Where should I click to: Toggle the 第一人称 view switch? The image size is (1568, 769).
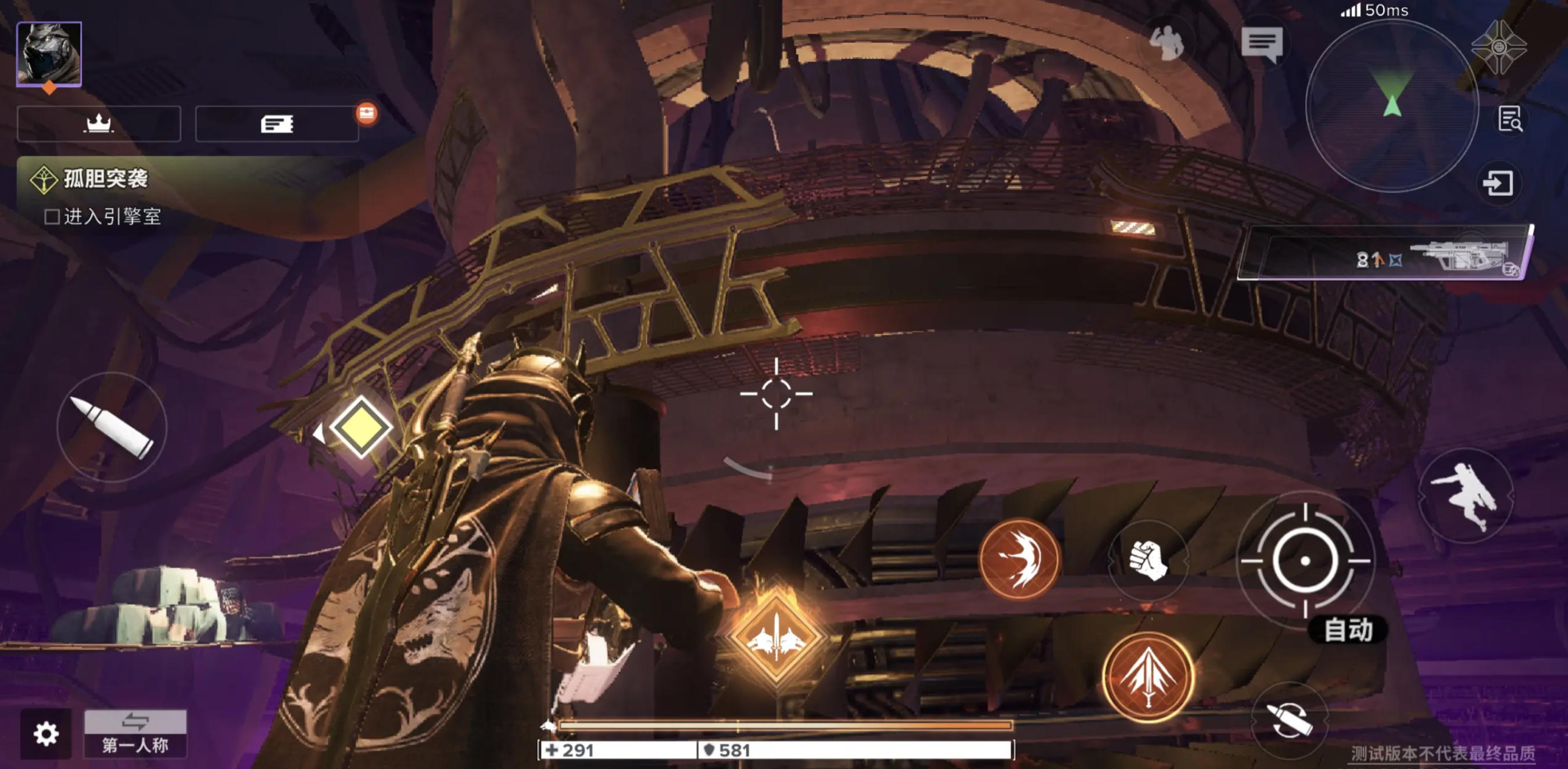[135, 734]
